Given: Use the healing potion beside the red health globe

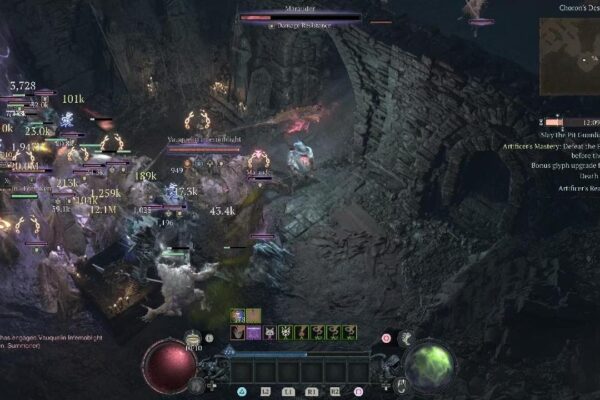Looking at the screenshot, I should 192,340.
